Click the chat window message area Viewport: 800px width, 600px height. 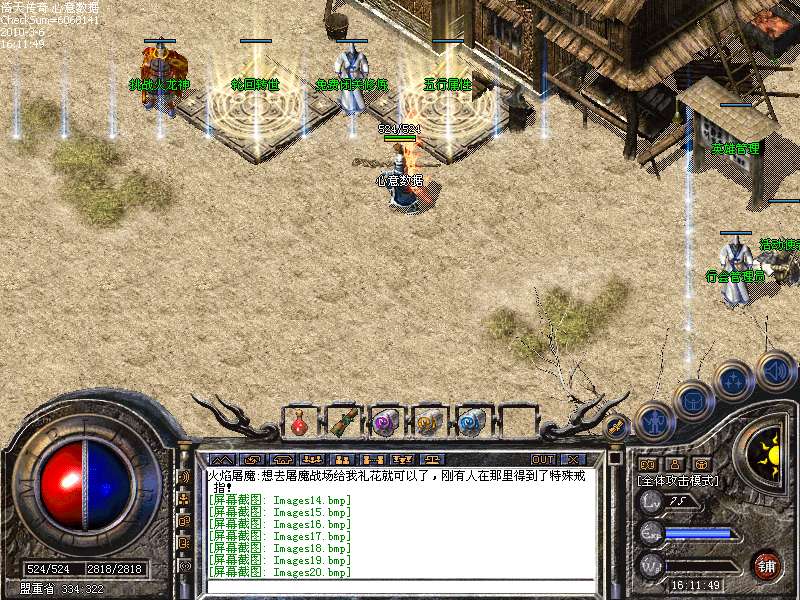pos(400,520)
